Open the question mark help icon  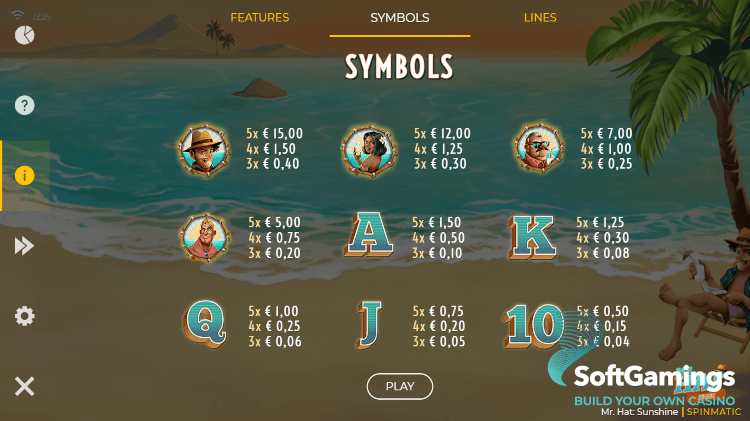coord(25,105)
